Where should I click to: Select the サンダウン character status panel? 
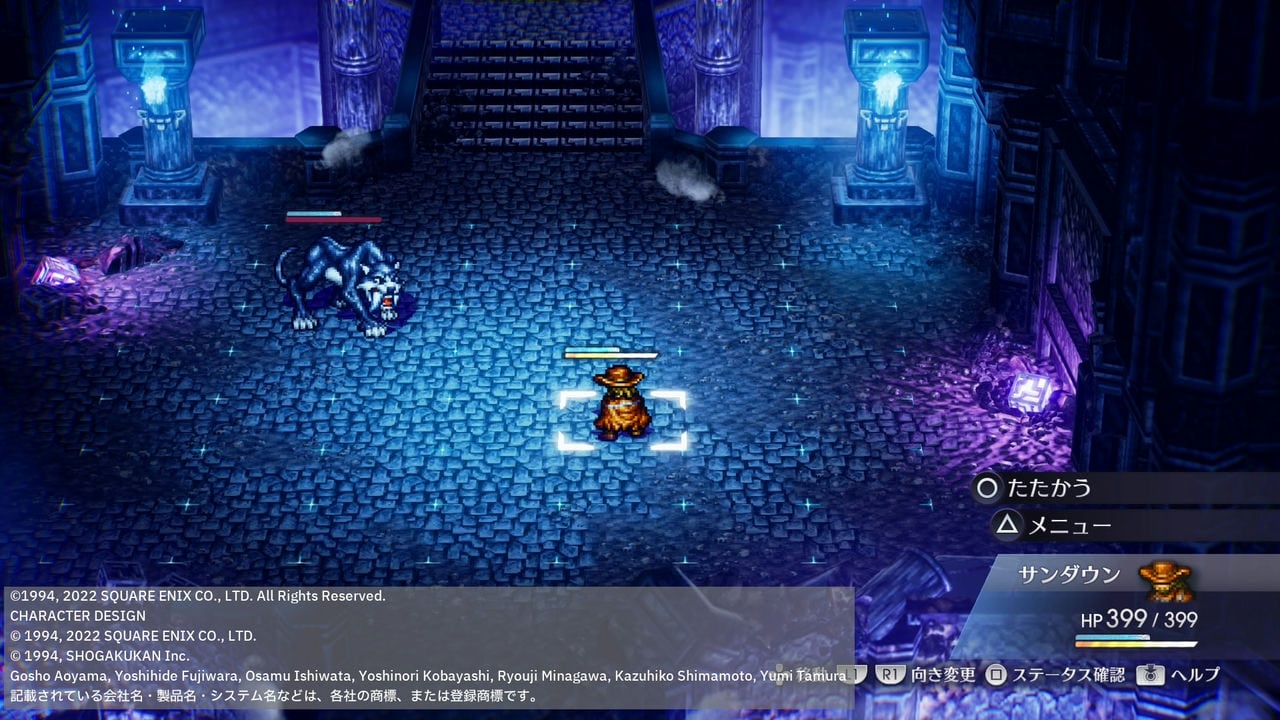[x=1110, y=602]
